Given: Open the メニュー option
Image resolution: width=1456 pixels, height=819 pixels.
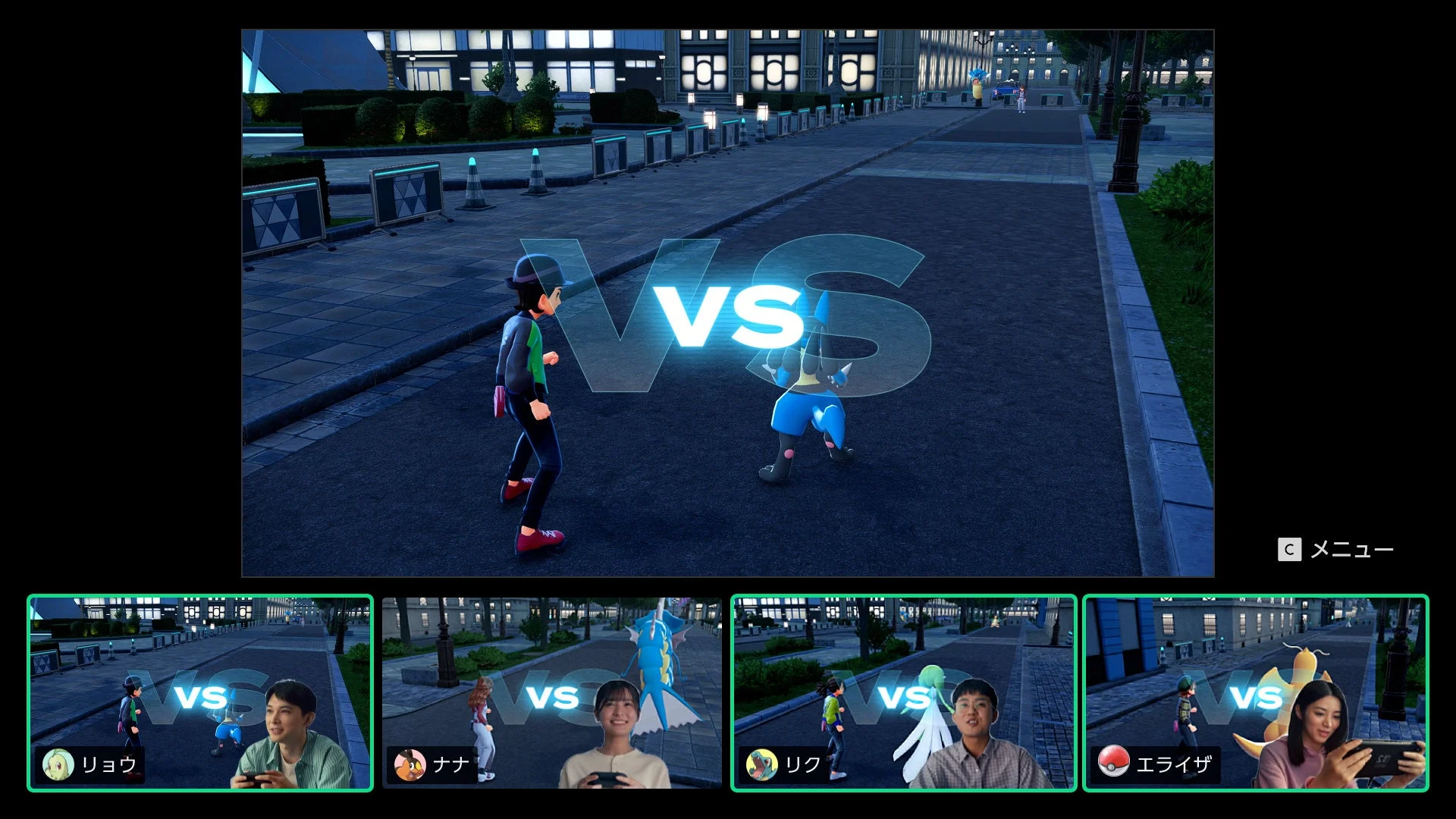Looking at the screenshot, I should pos(1352,549).
